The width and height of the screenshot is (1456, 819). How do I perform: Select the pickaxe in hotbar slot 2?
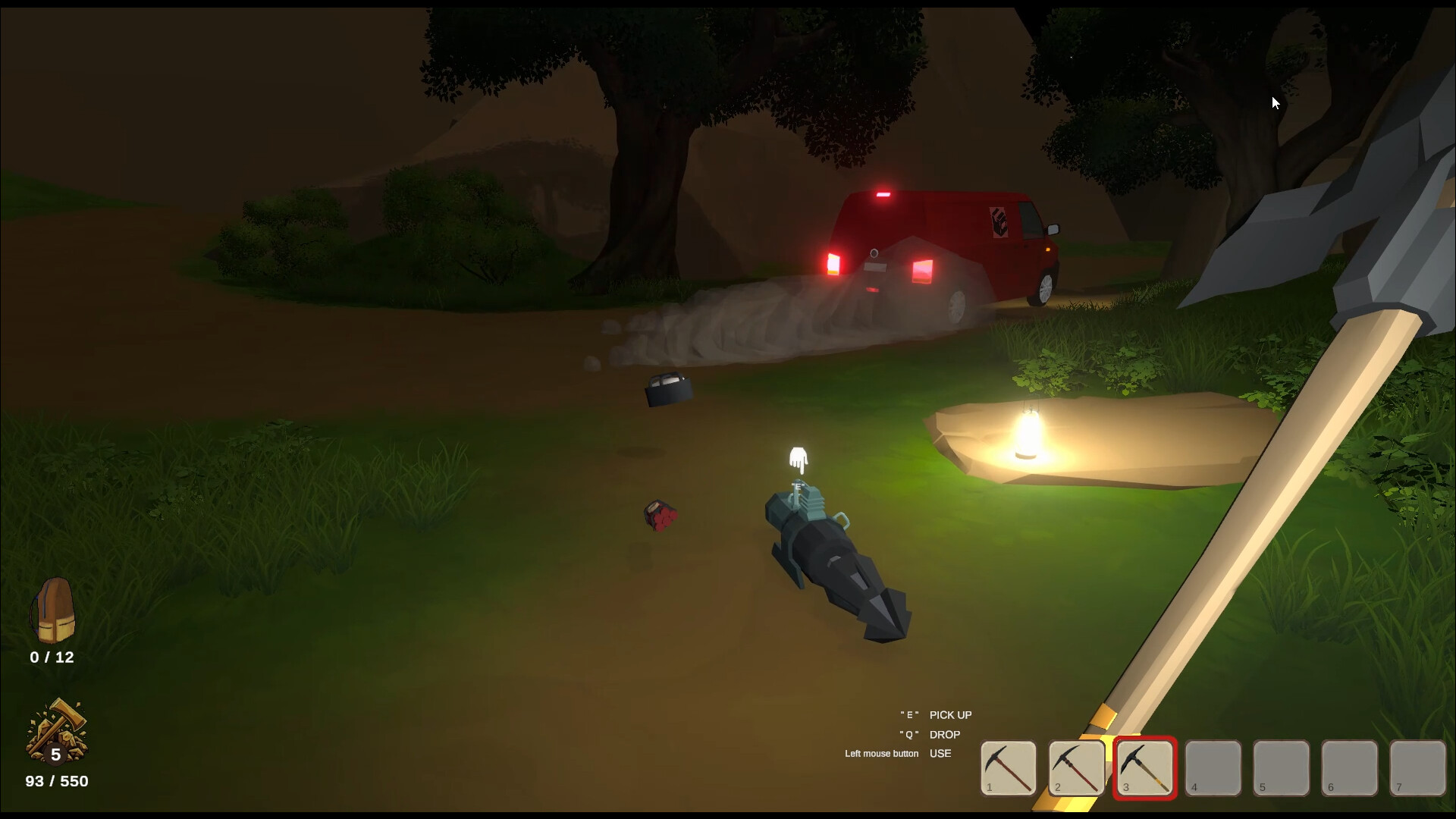tap(1076, 768)
